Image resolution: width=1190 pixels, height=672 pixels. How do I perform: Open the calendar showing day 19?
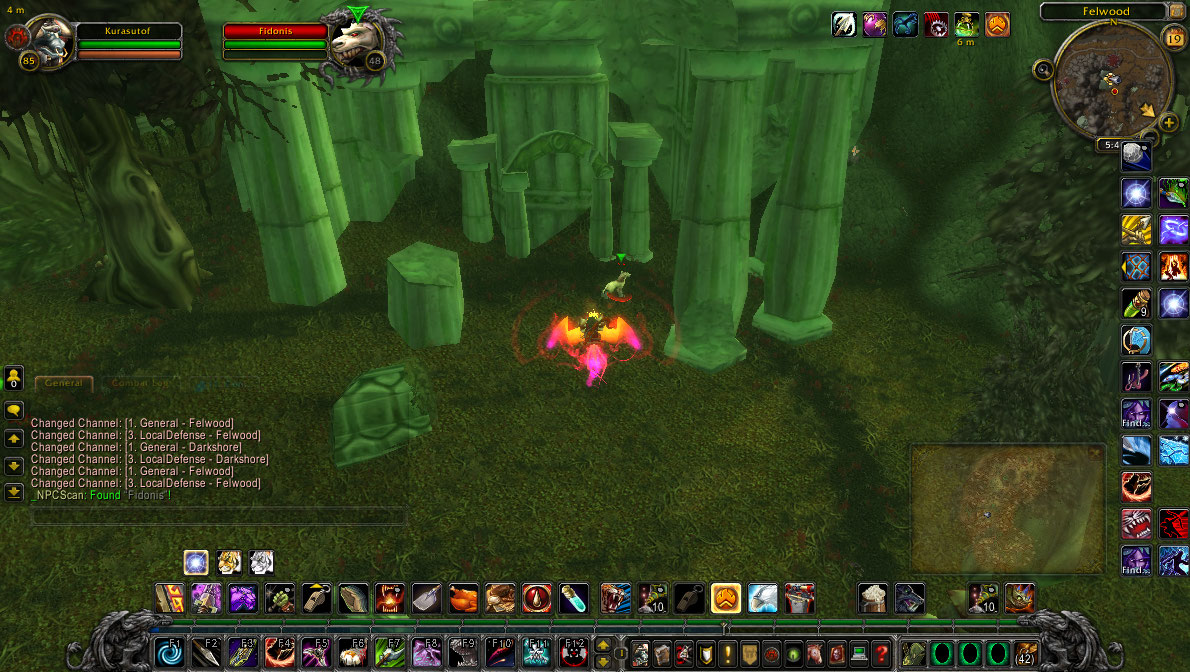pos(1173,38)
